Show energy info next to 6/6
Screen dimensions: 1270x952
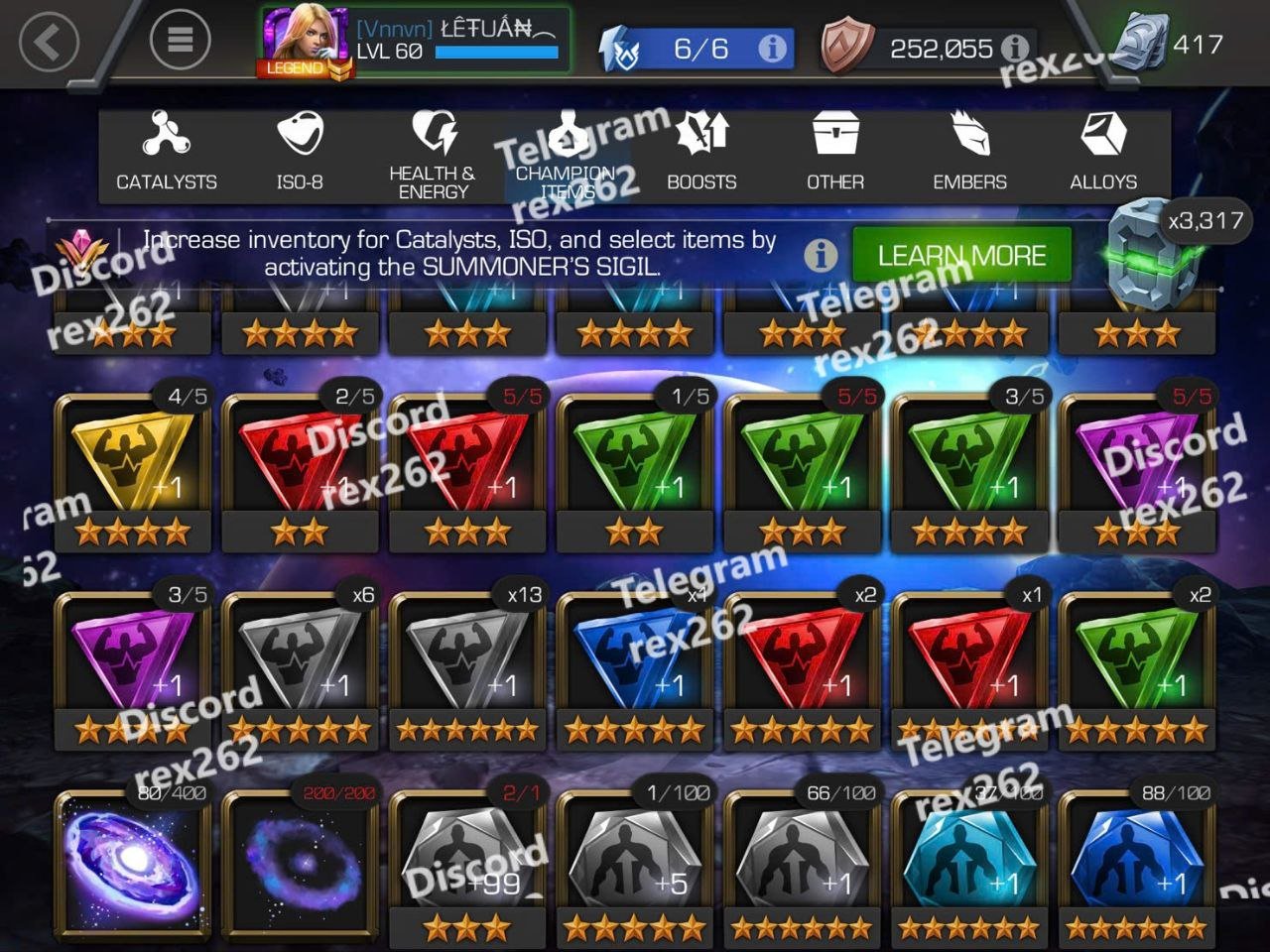tap(772, 48)
